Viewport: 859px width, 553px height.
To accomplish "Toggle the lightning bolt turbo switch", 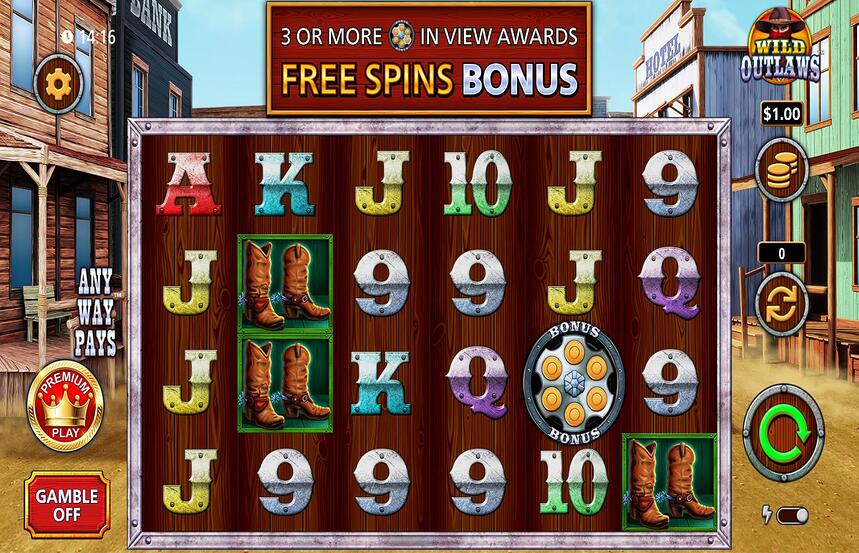I will point(791,515).
